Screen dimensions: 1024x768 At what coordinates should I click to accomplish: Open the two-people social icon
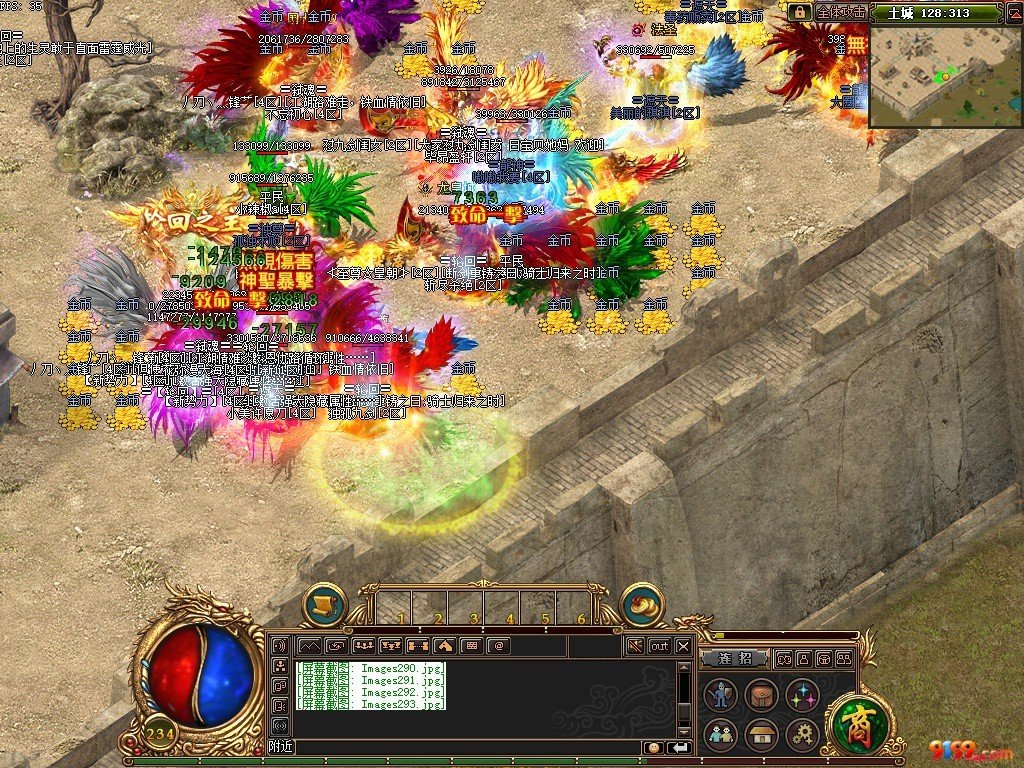pyautogui.click(x=720, y=735)
